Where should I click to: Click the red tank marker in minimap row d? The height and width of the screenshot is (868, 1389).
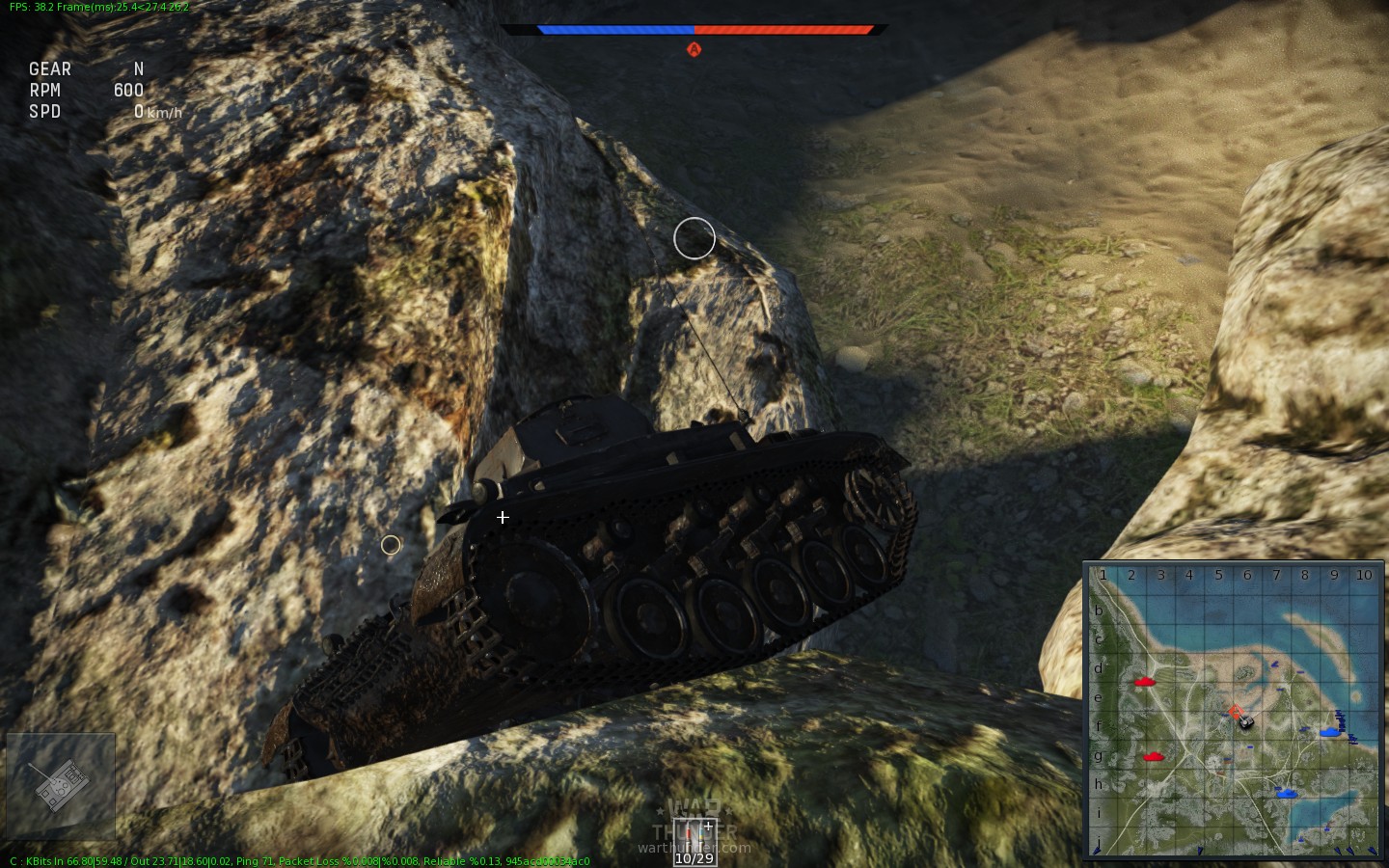1145,682
